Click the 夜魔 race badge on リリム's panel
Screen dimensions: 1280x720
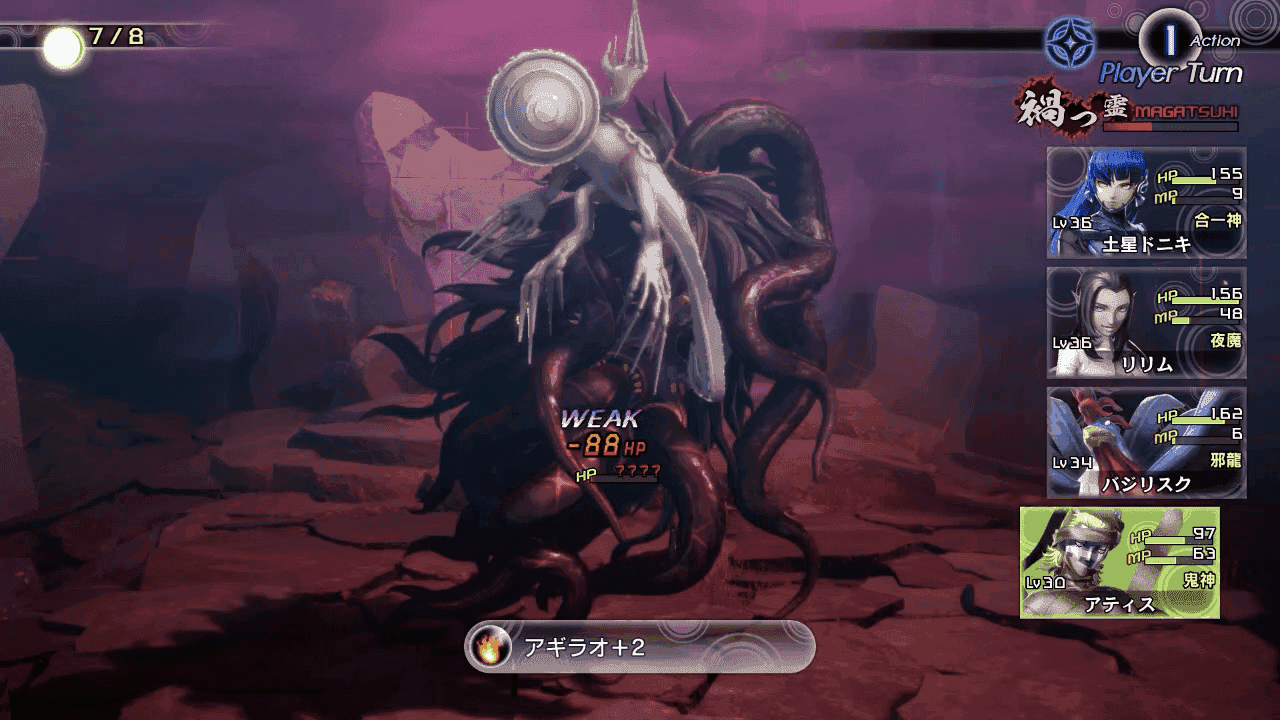[1224, 340]
